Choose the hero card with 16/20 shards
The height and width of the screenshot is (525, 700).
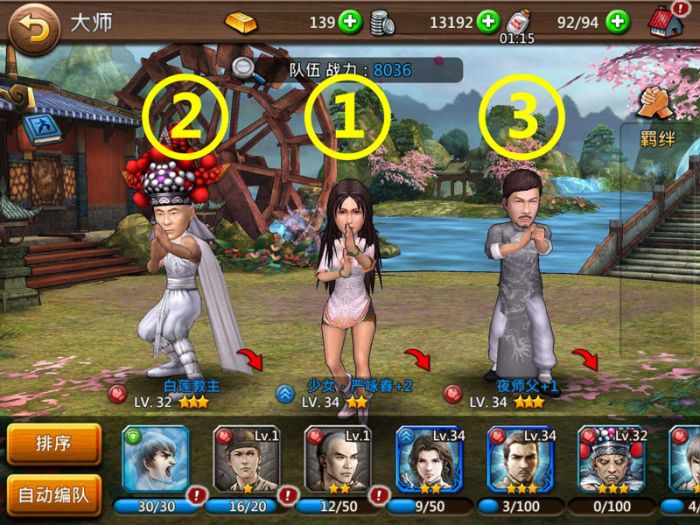(x=246, y=462)
